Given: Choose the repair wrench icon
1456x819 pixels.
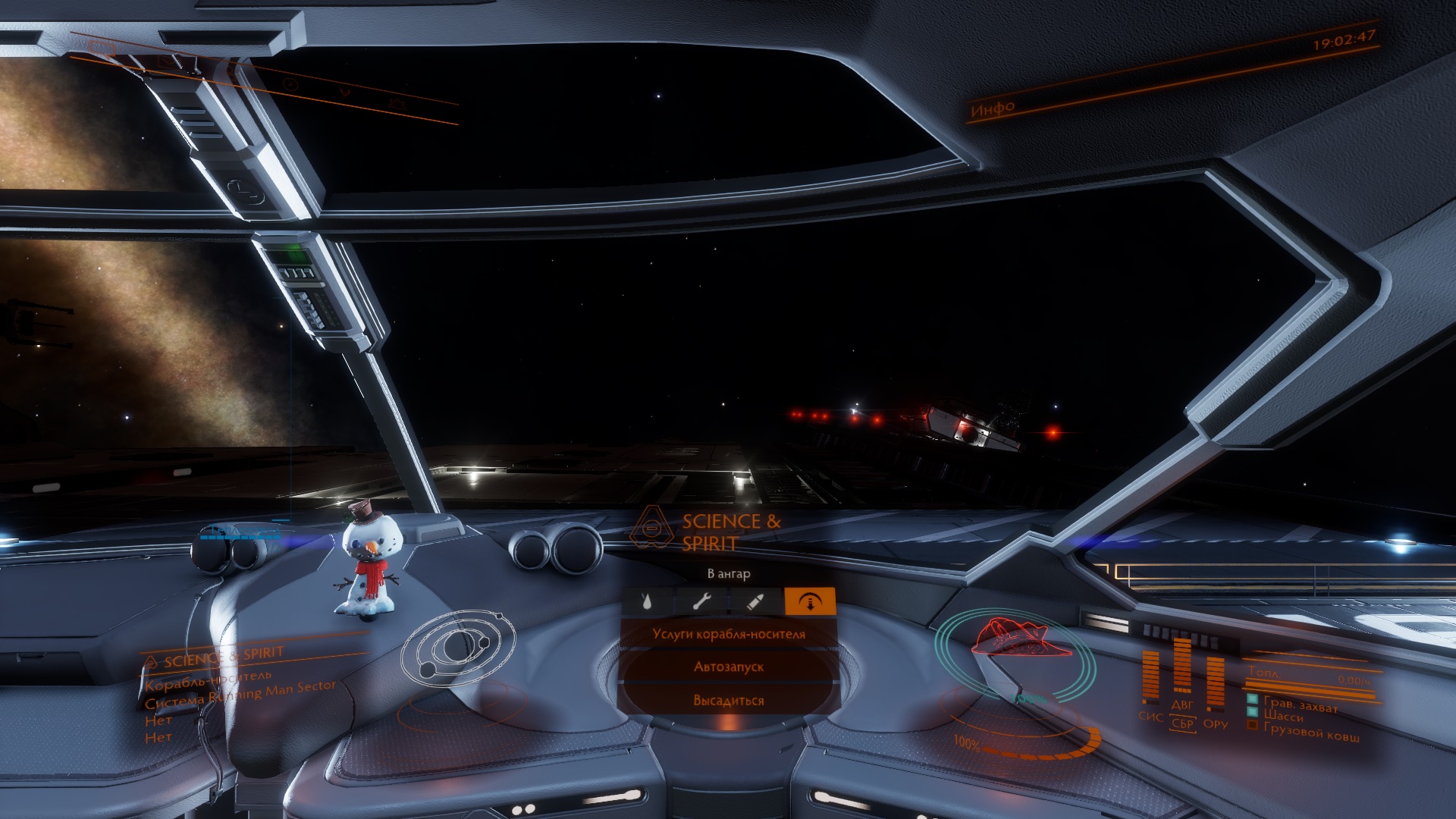Looking at the screenshot, I should (x=701, y=602).
